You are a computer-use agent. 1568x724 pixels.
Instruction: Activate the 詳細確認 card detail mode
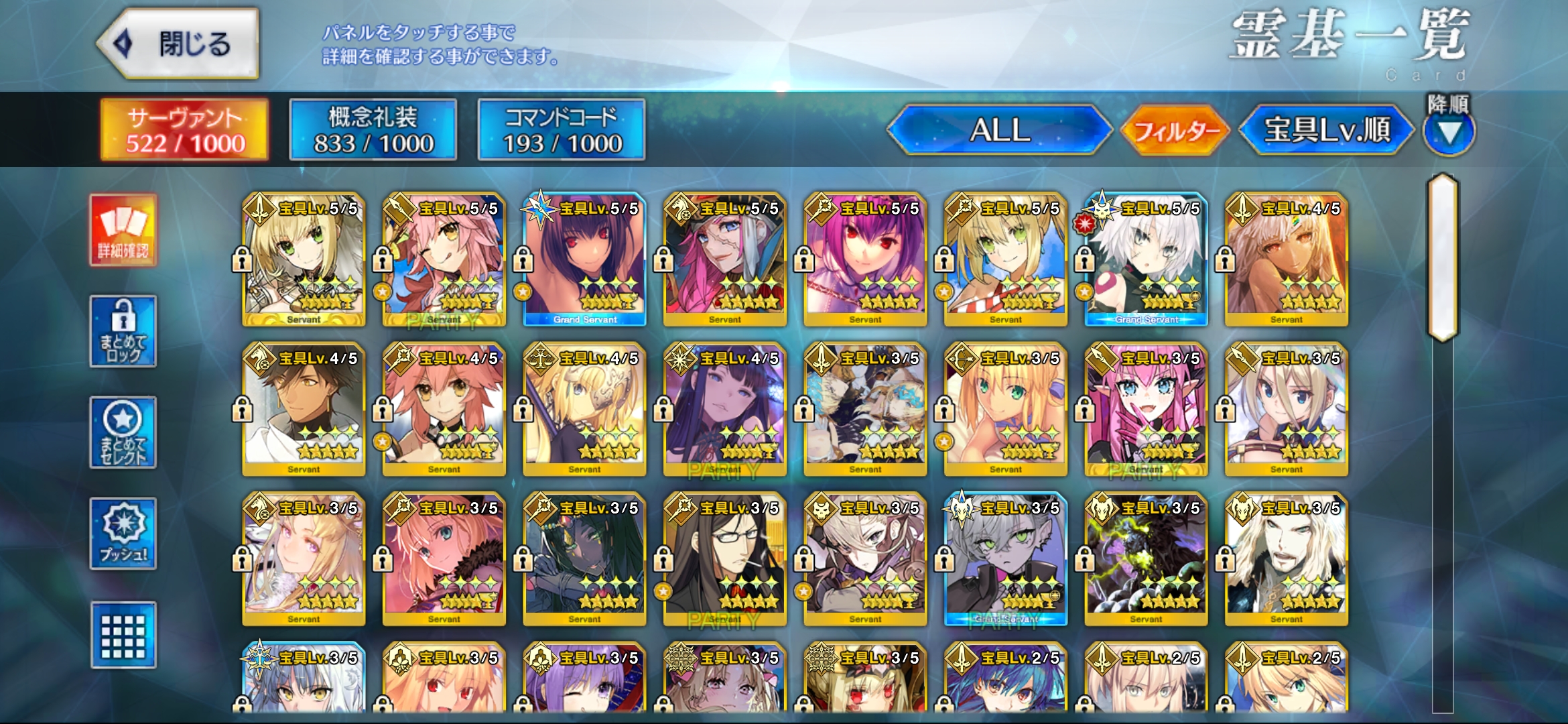point(123,231)
